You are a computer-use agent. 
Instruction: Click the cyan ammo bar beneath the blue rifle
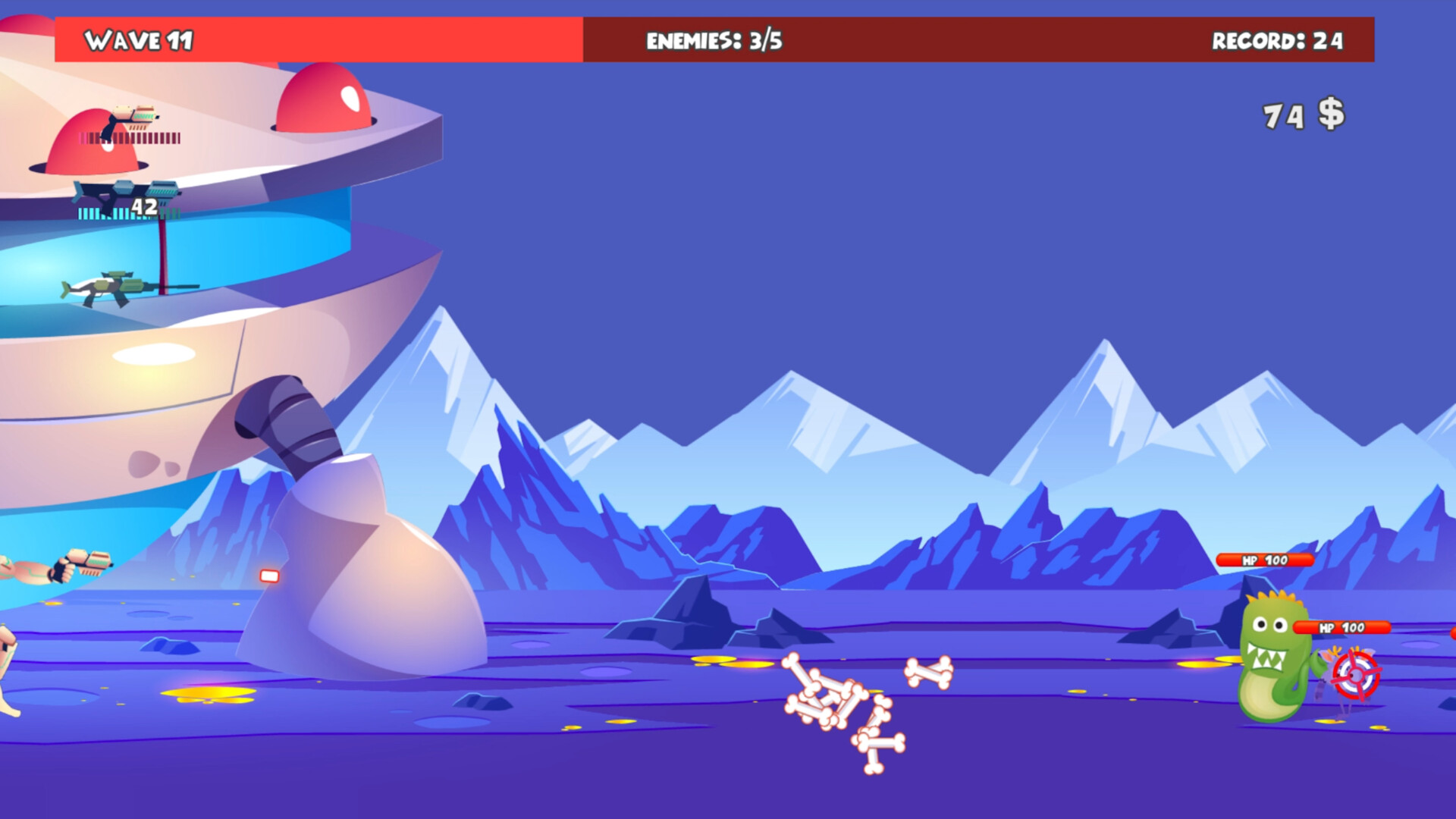pos(114,215)
